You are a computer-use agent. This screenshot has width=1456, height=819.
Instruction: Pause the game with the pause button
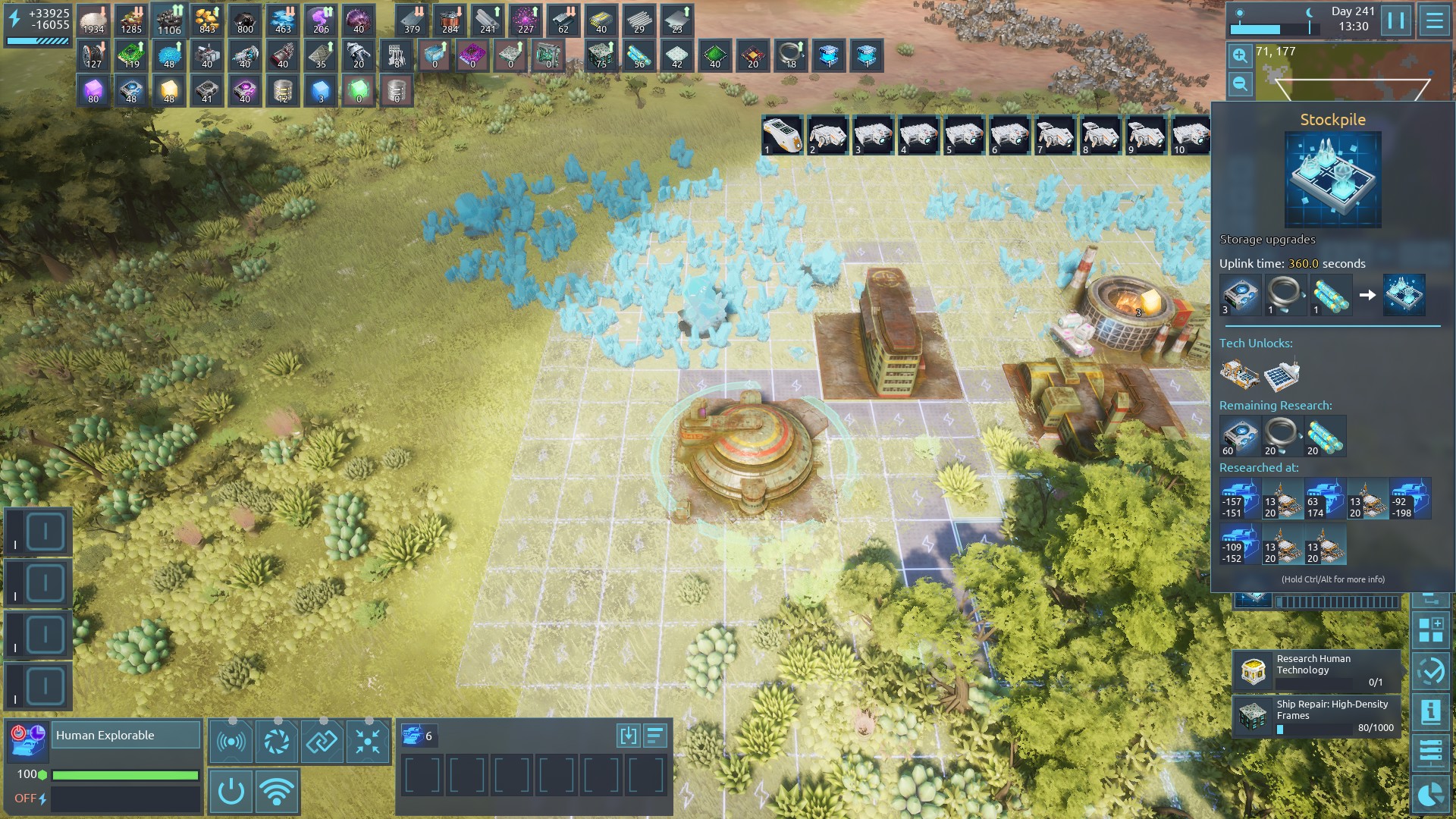coord(1396,20)
